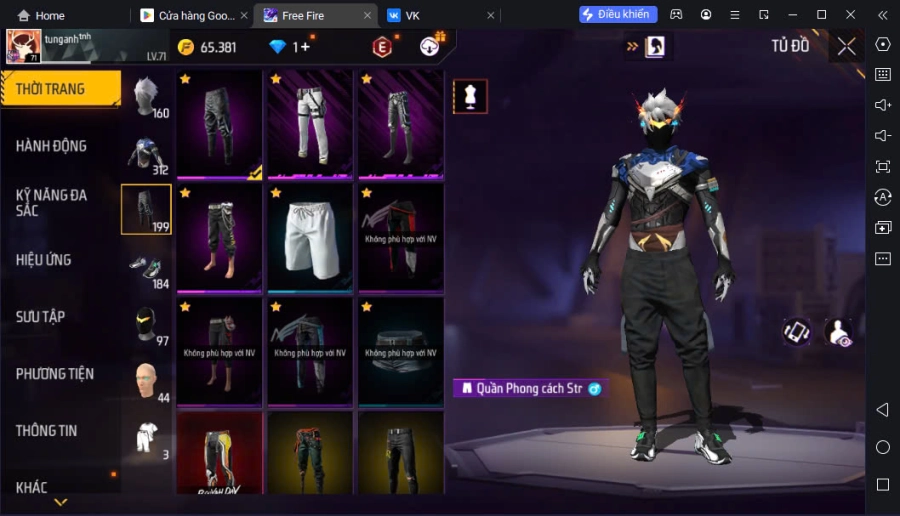The width and height of the screenshot is (900, 516).
Task: Open the Điều khiển controls button
Action: (618, 15)
